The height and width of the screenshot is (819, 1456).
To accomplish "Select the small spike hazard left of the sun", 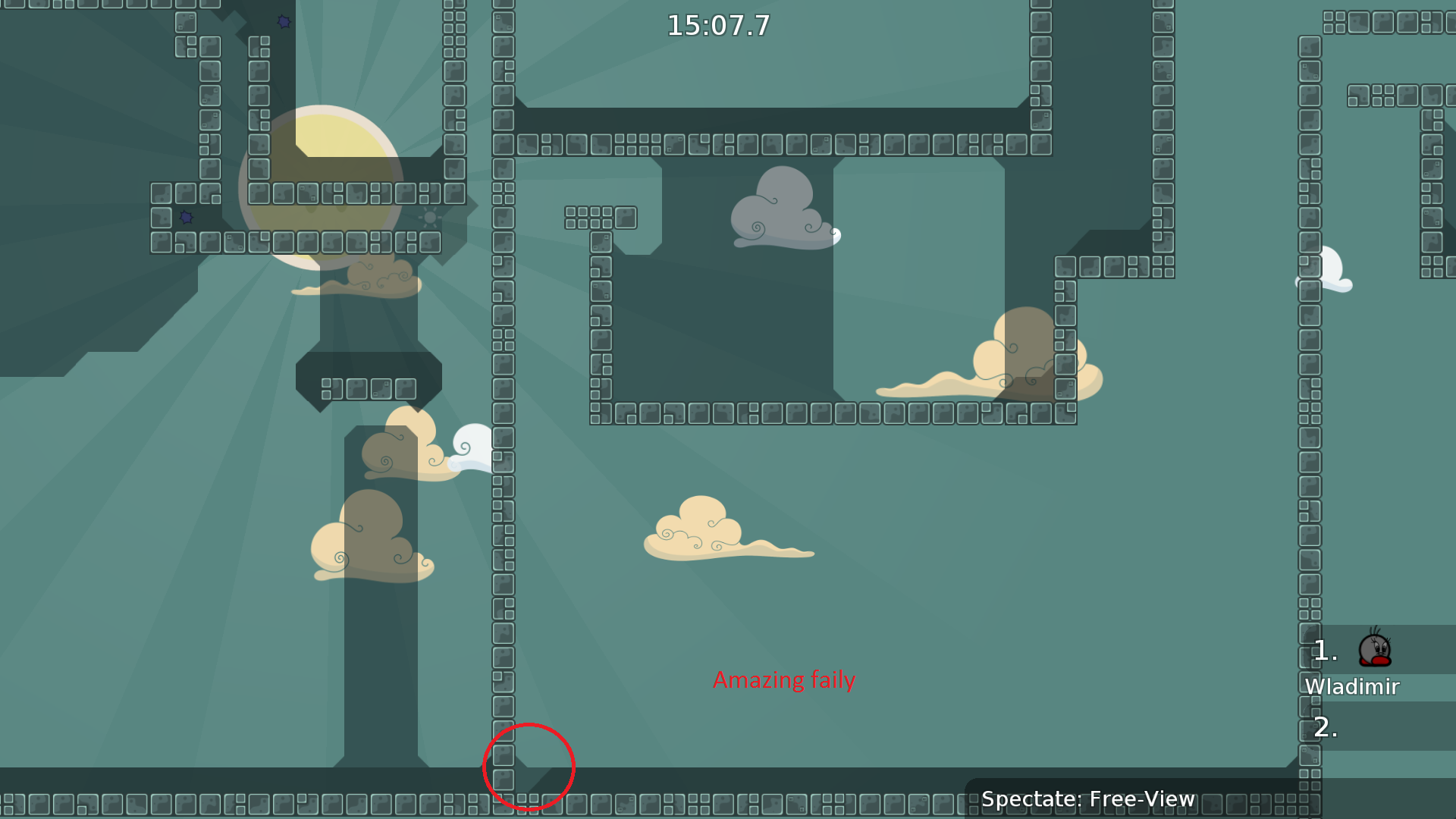I will coord(186,219).
